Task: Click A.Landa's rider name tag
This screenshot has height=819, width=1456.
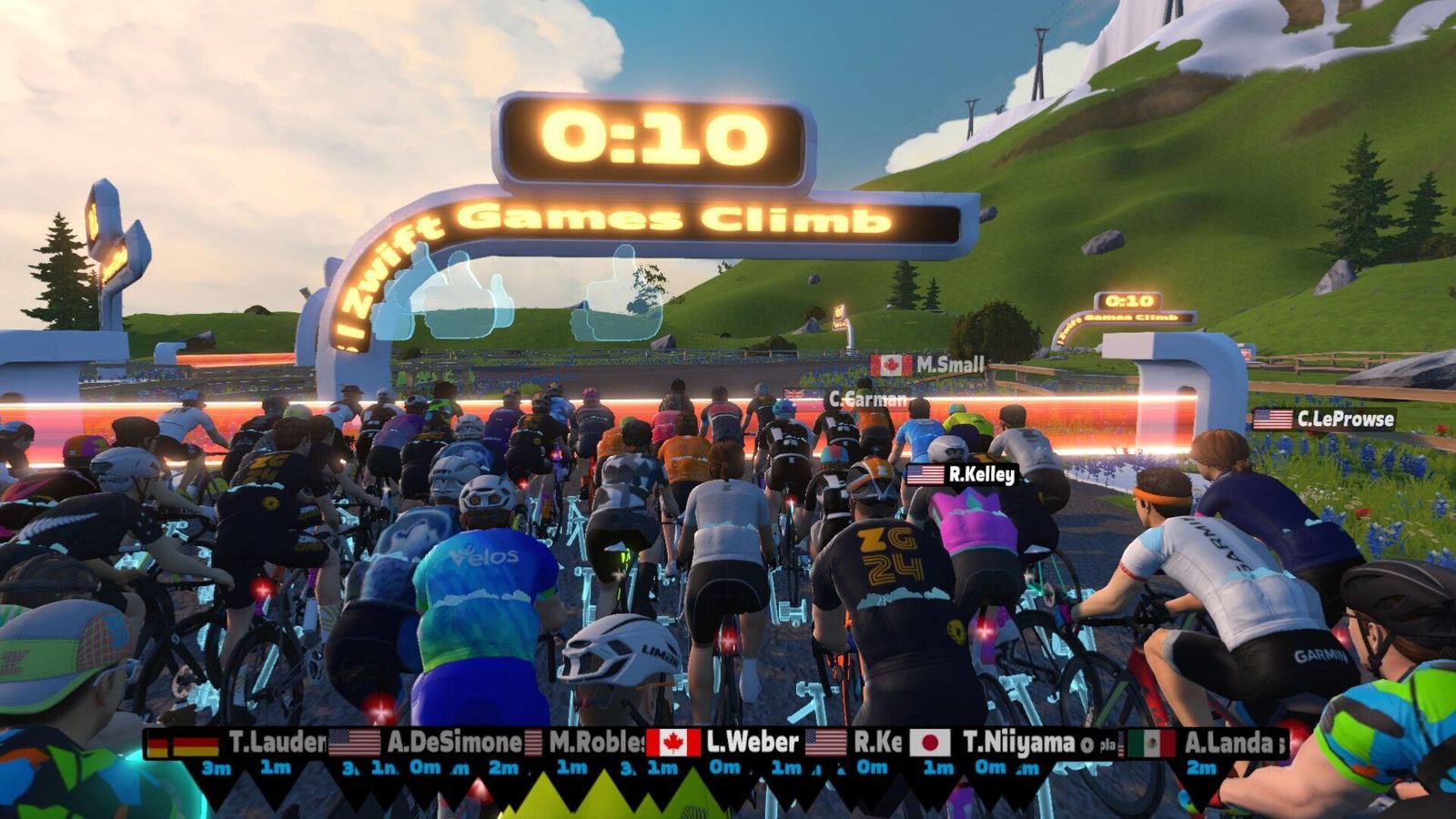Action: point(1206,743)
